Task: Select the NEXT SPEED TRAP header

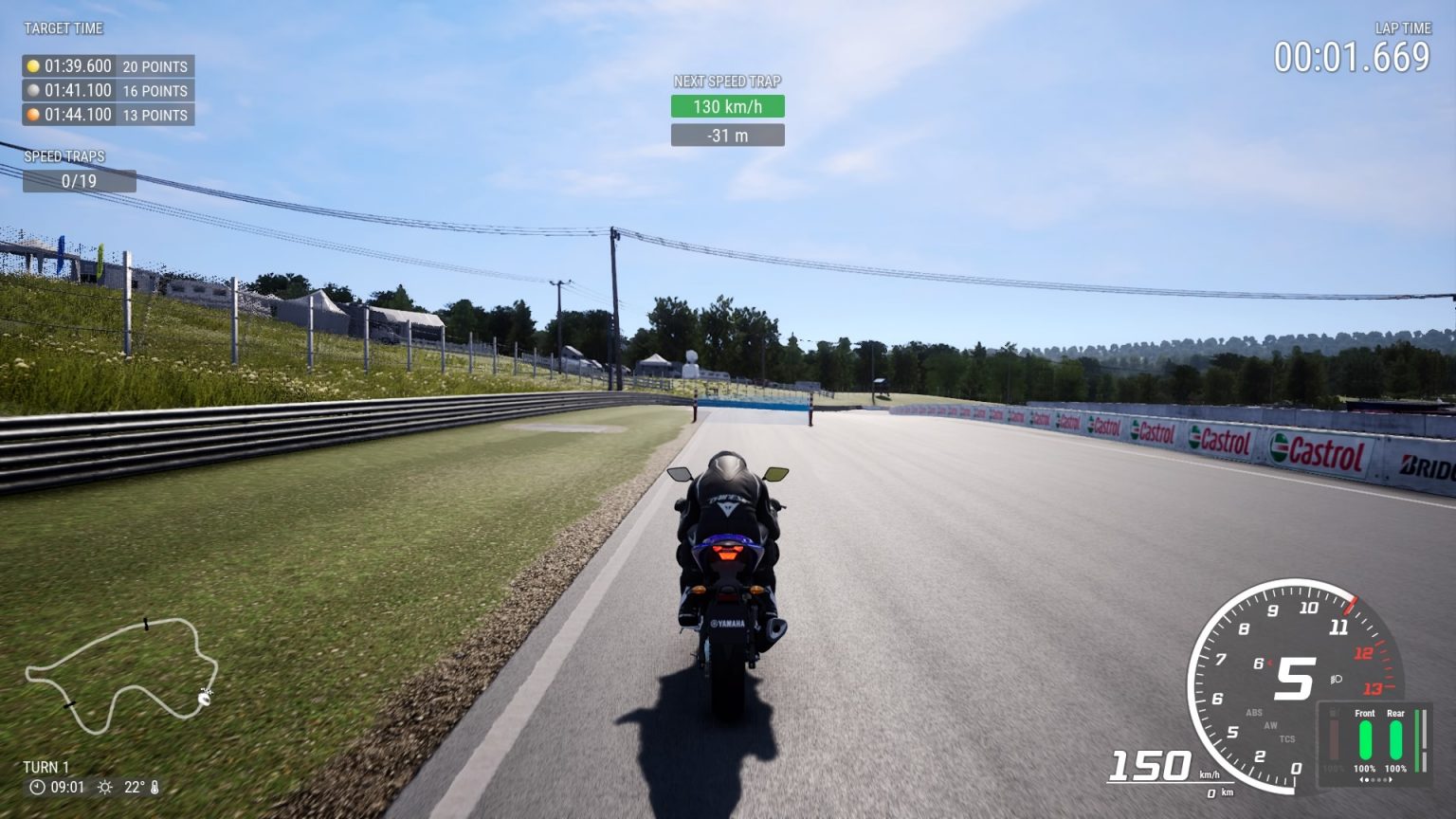Action: click(727, 81)
